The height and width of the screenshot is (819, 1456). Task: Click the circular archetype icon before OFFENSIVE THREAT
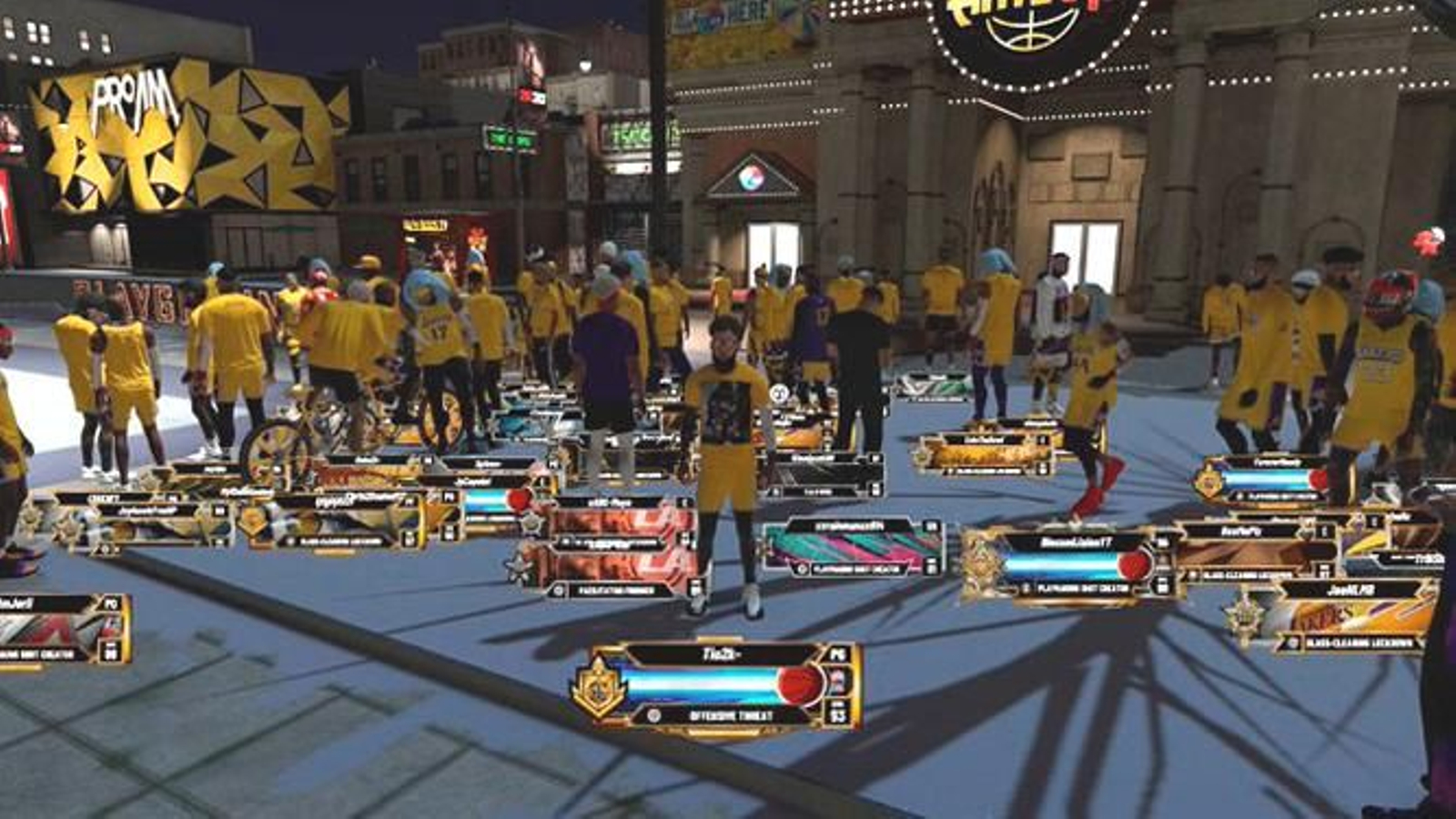[653, 714]
